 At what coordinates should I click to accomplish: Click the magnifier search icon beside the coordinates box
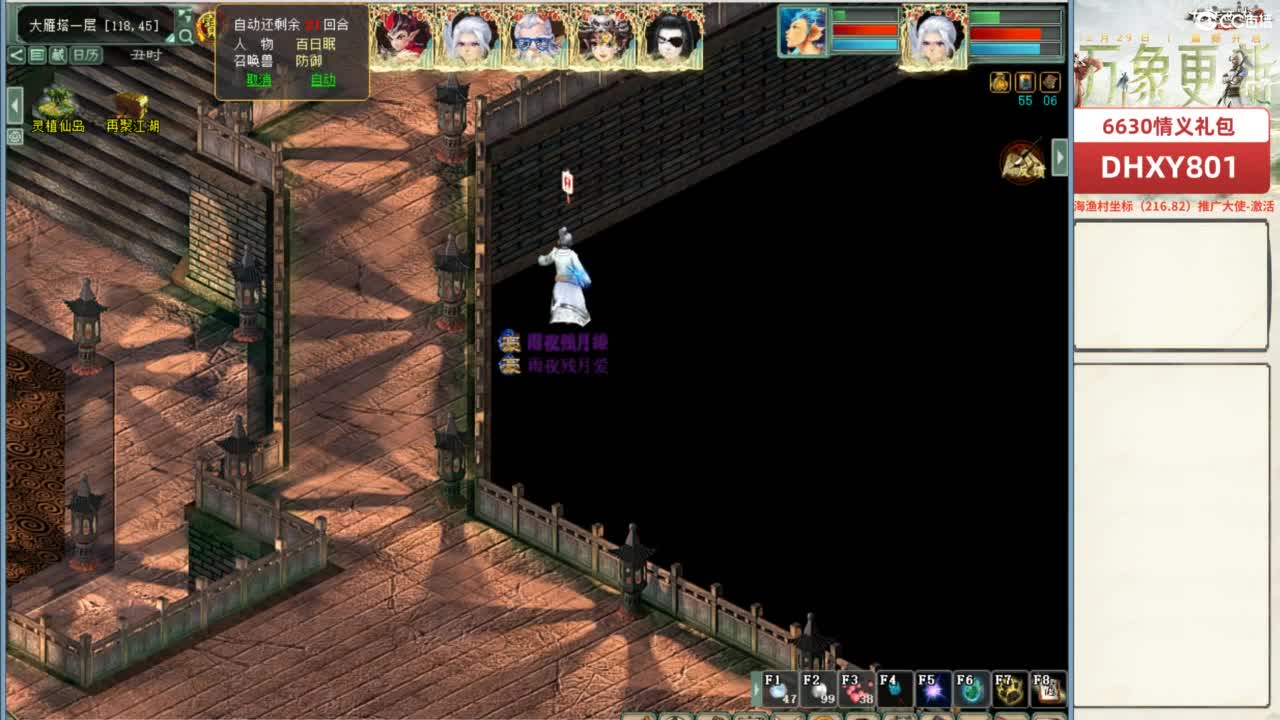coord(183,33)
